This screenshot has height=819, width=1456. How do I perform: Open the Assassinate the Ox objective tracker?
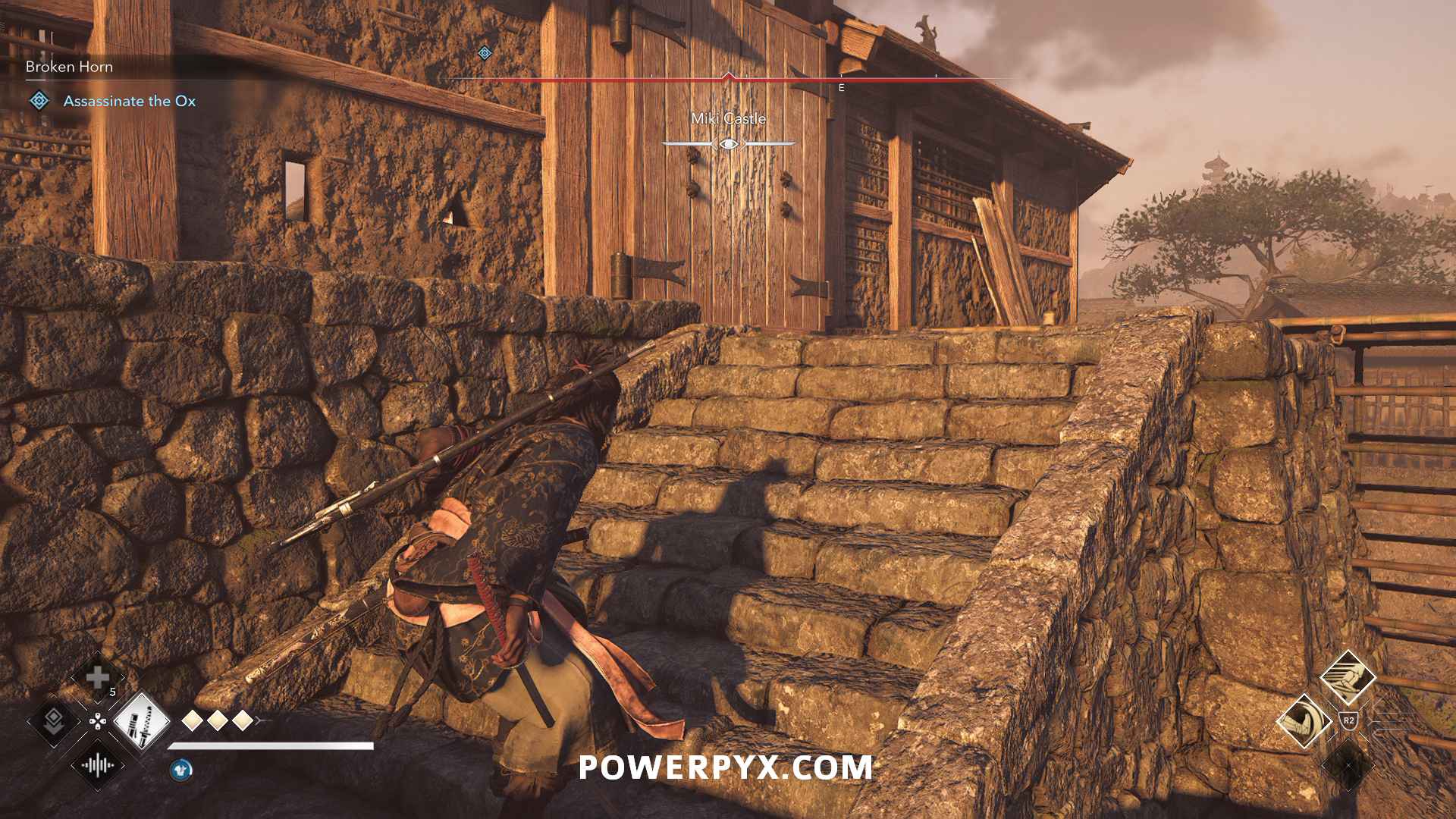tap(129, 101)
